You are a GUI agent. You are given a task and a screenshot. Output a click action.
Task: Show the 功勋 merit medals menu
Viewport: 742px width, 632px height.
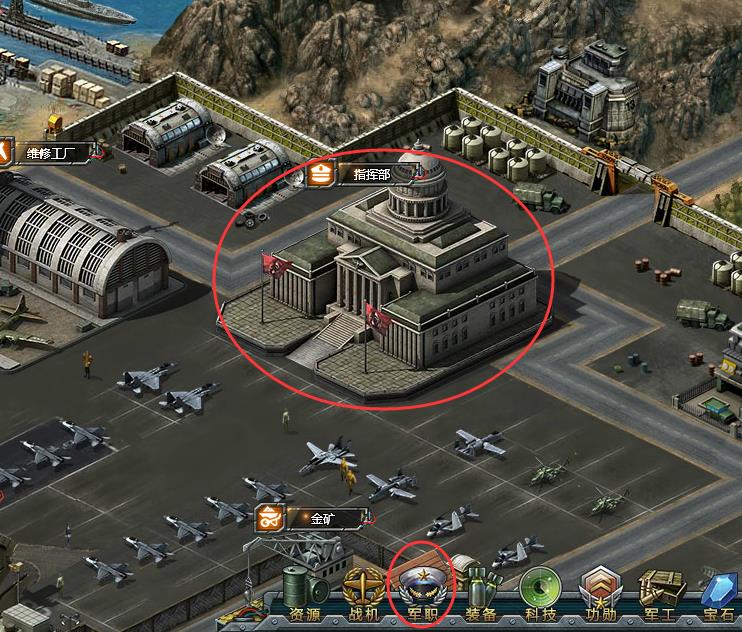[x=600, y=592]
